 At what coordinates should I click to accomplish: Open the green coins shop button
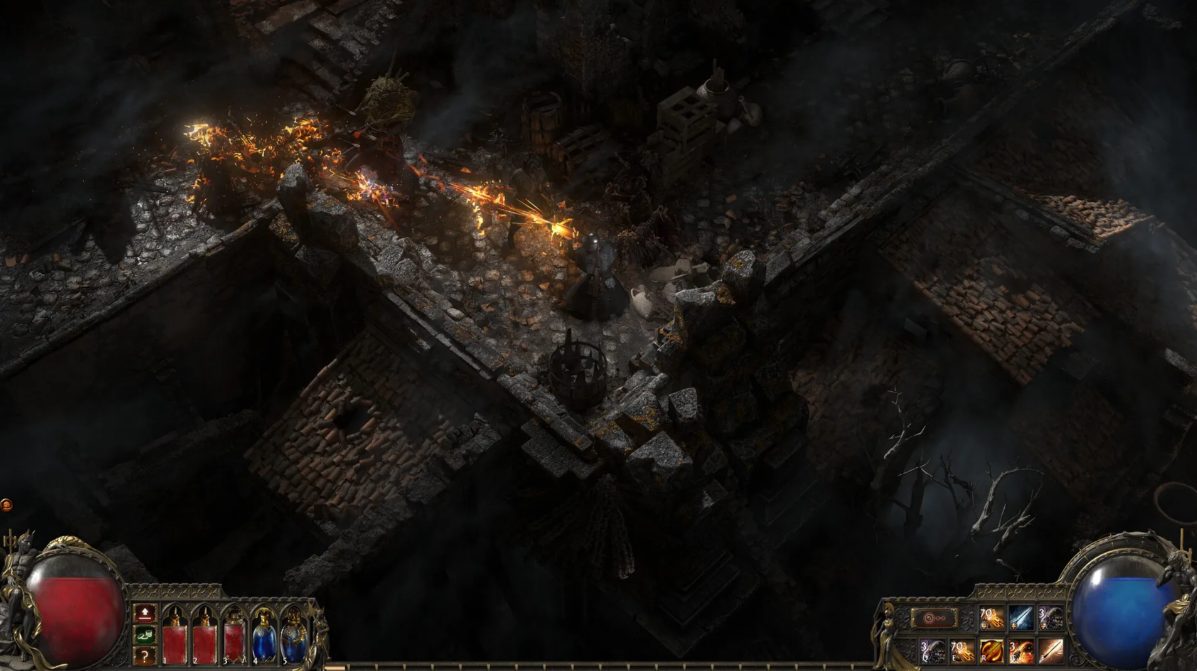tap(144, 633)
